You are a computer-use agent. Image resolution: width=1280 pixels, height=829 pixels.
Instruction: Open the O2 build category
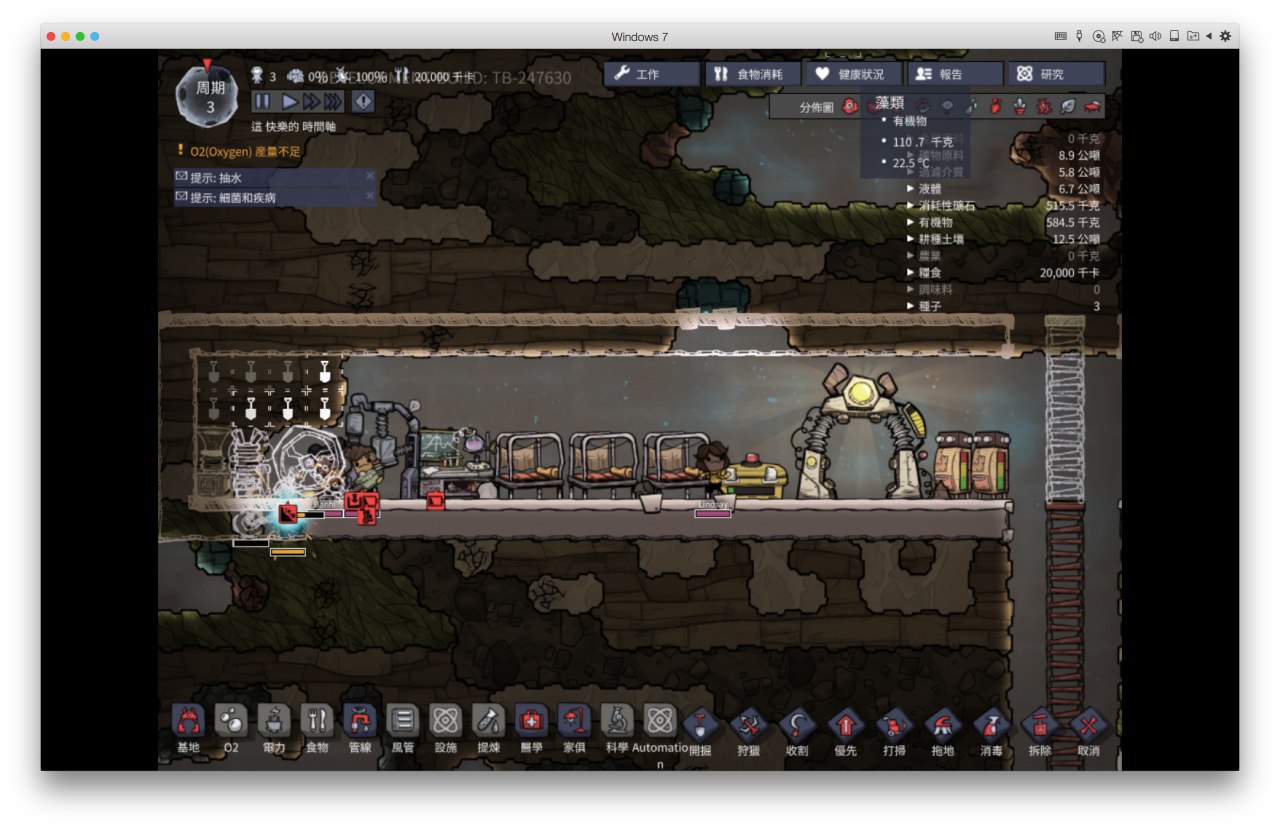tap(231, 727)
